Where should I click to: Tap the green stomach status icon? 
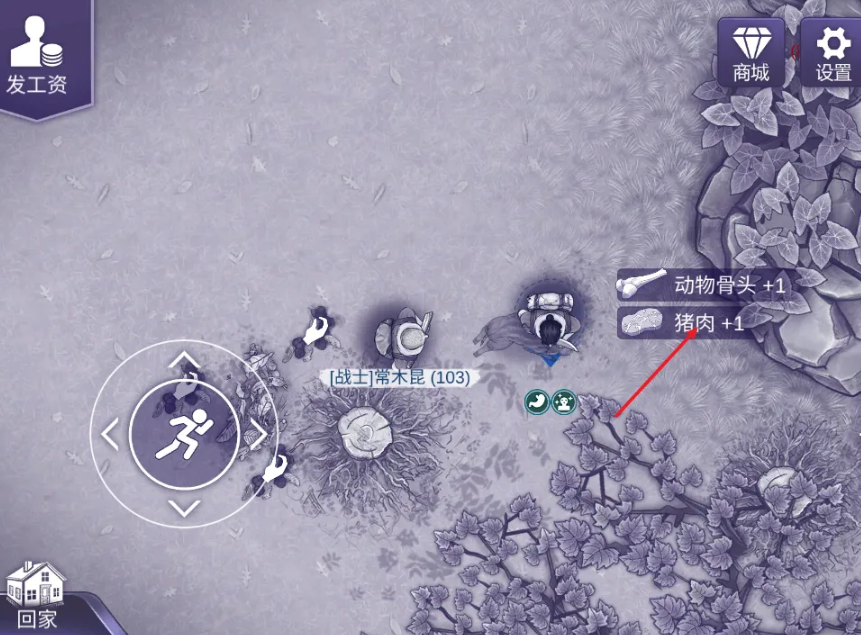tap(537, 402)
